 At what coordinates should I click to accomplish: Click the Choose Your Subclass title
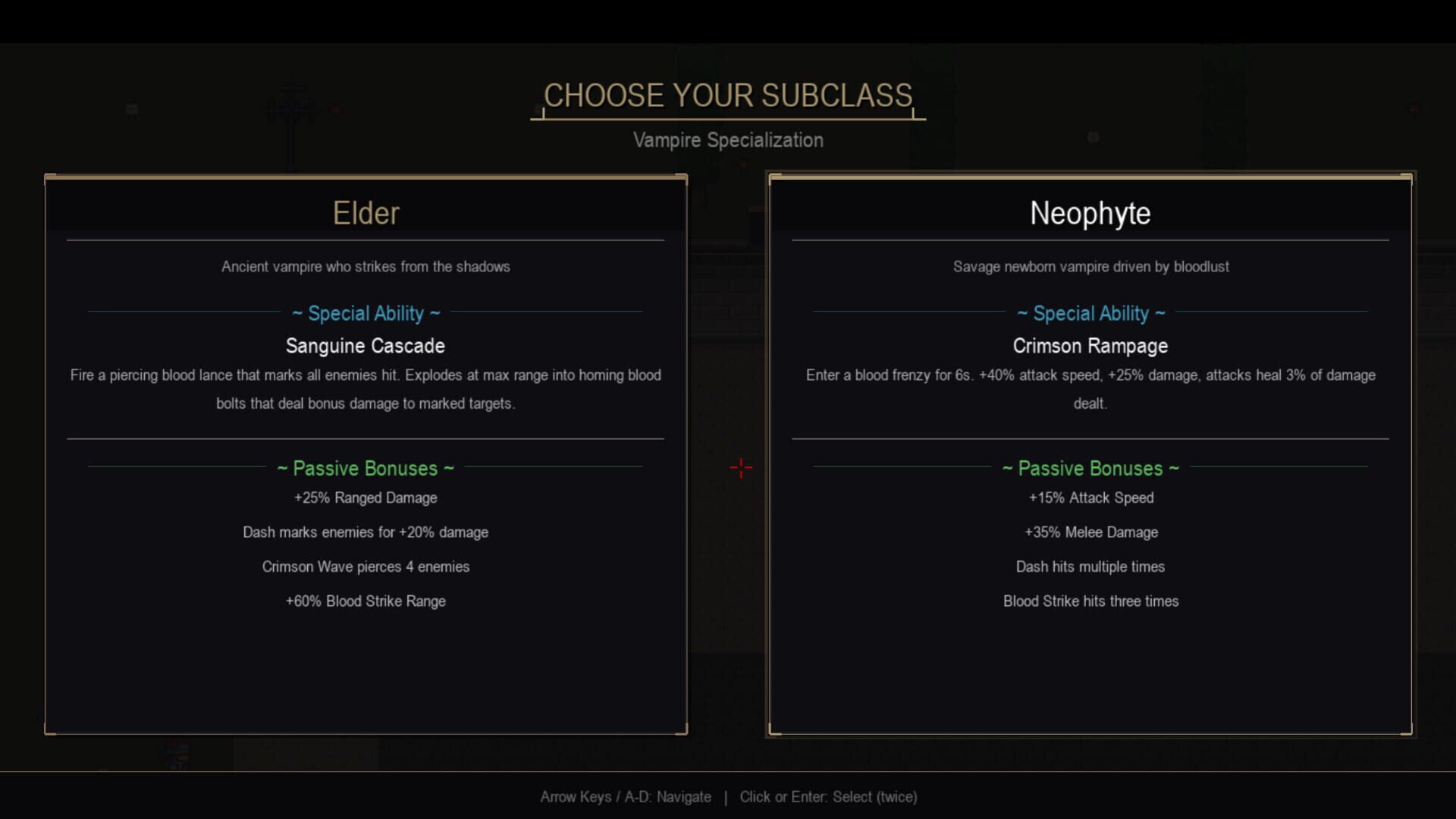click(x=727, y=96)
